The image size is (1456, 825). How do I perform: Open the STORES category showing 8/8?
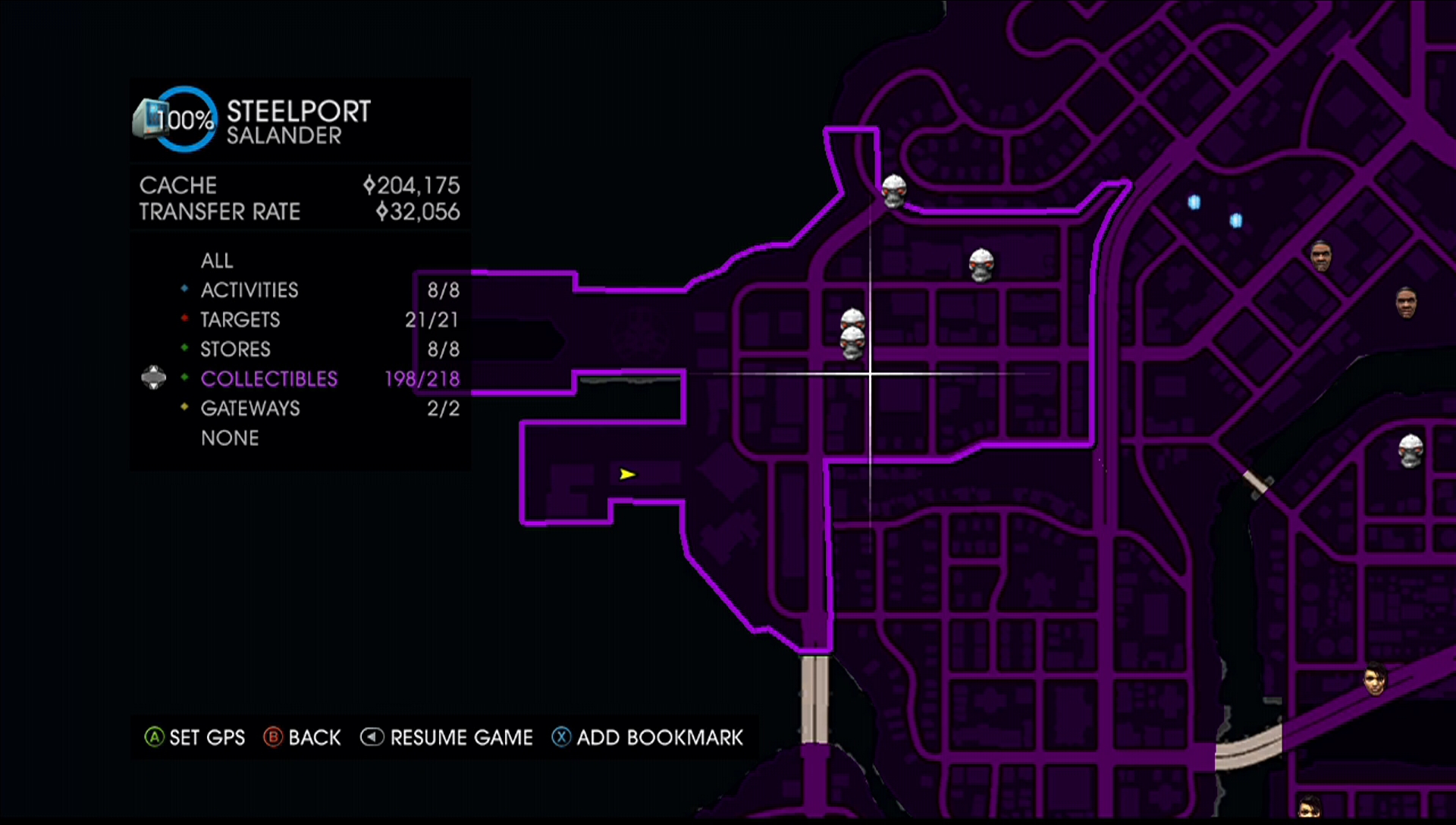pyautogui.click(x=235, y=349)
